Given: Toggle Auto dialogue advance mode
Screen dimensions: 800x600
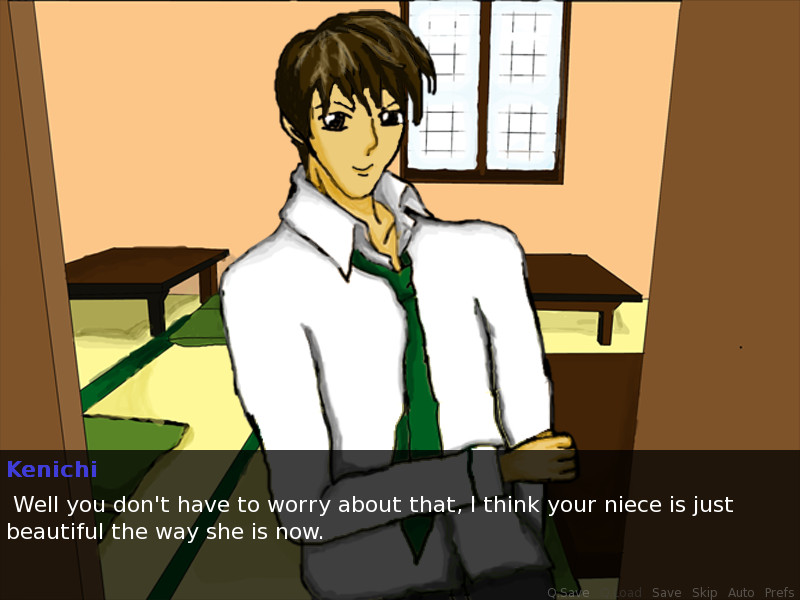Looking at the screenshot, I should [741, 593].
